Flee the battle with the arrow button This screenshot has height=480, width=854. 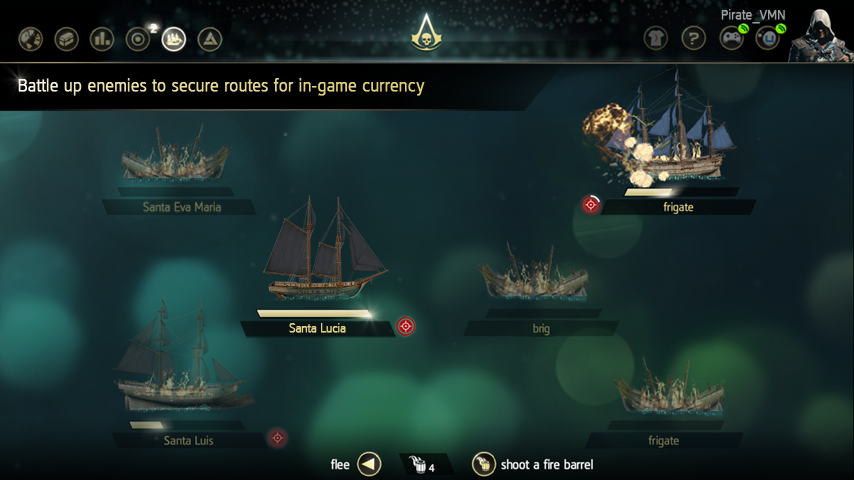coord(369,464)
